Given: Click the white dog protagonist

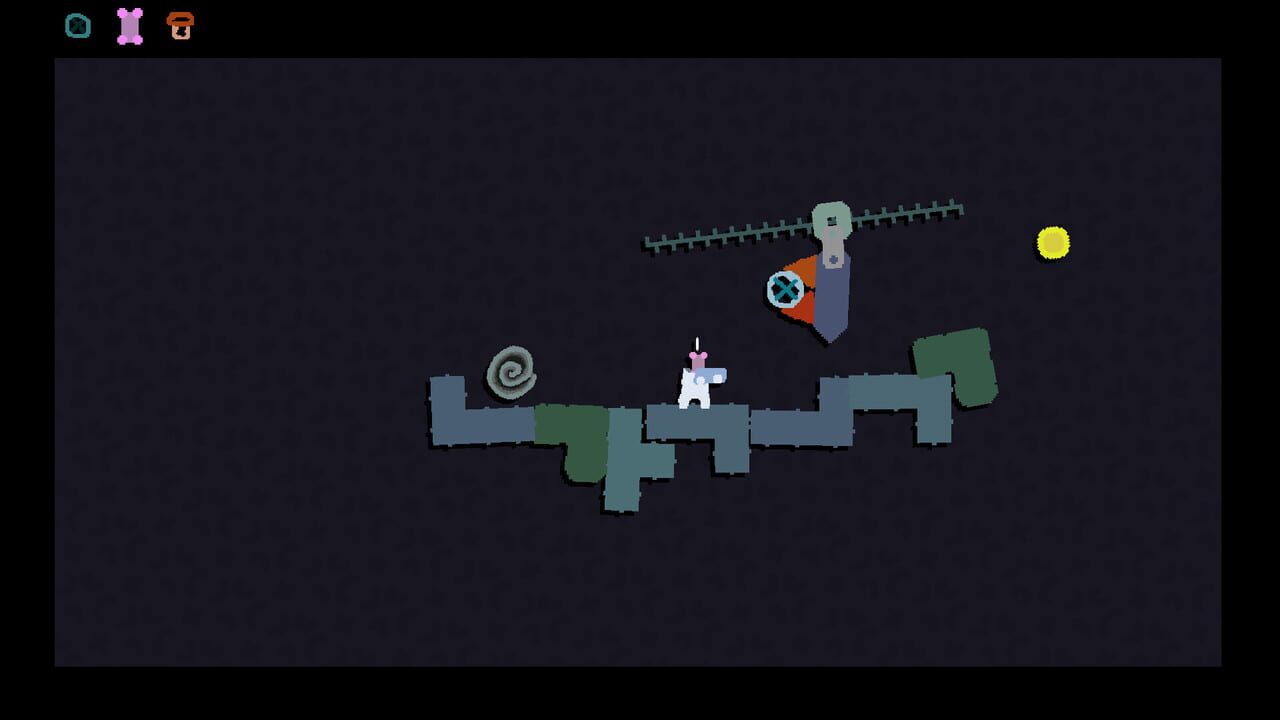Looking at the screenshot, I should (x=695, y=390).
